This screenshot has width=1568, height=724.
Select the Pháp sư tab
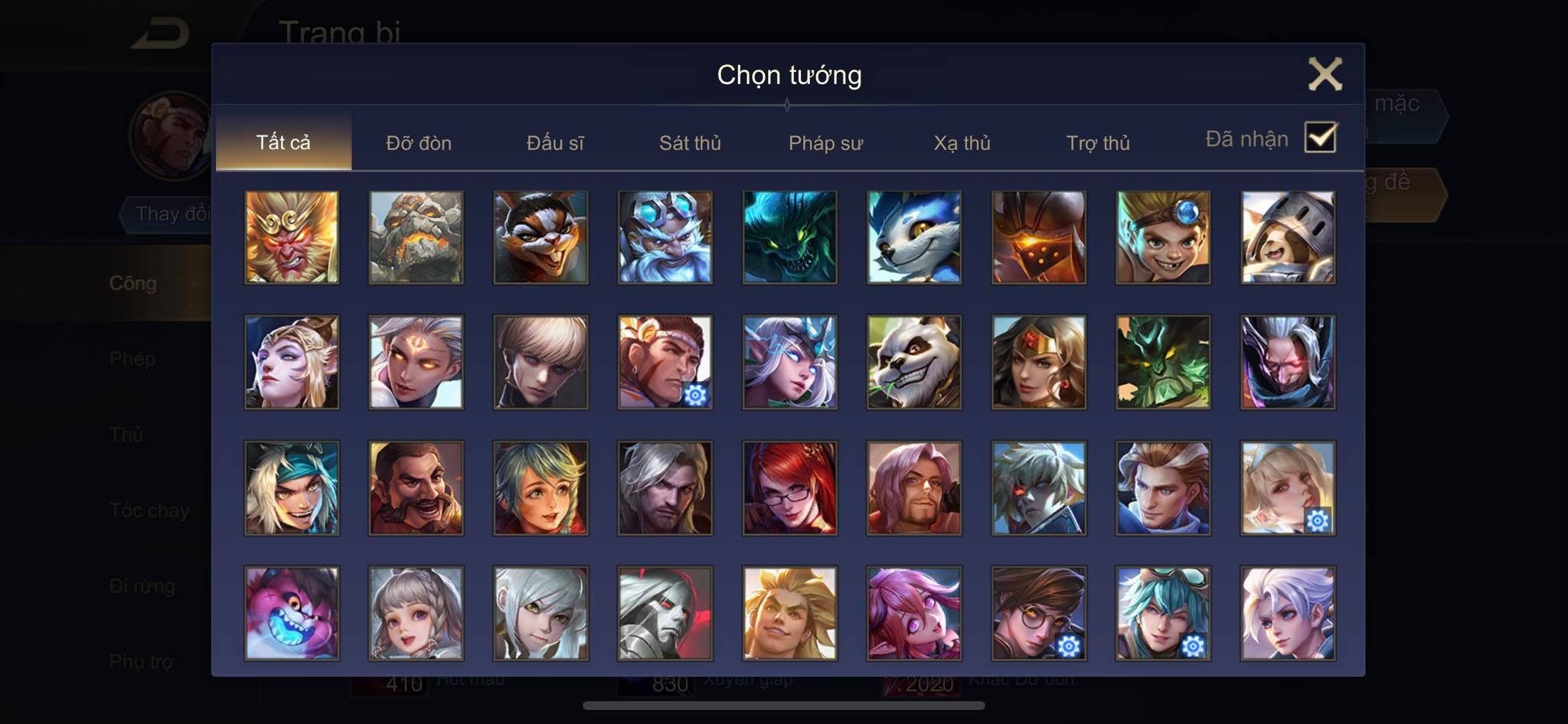[x=825, y=143]
